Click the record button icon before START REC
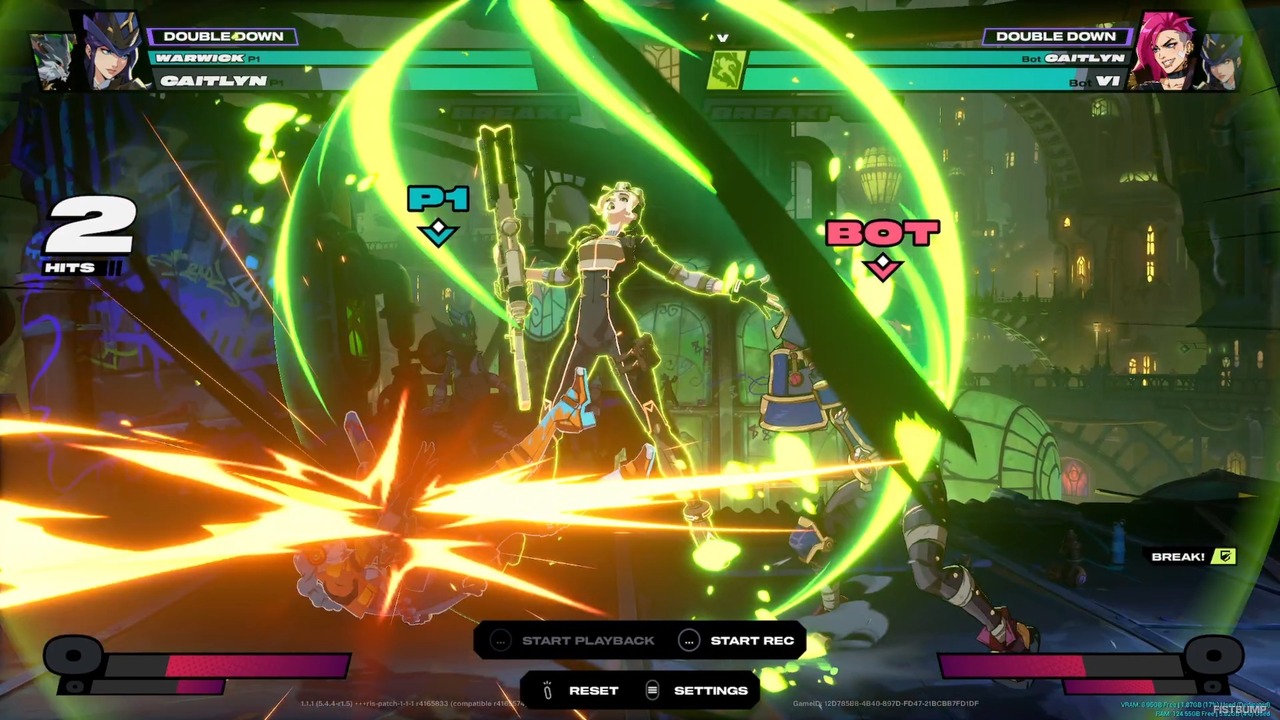Viewport: 1280px width, 720px height. point(689,640)
